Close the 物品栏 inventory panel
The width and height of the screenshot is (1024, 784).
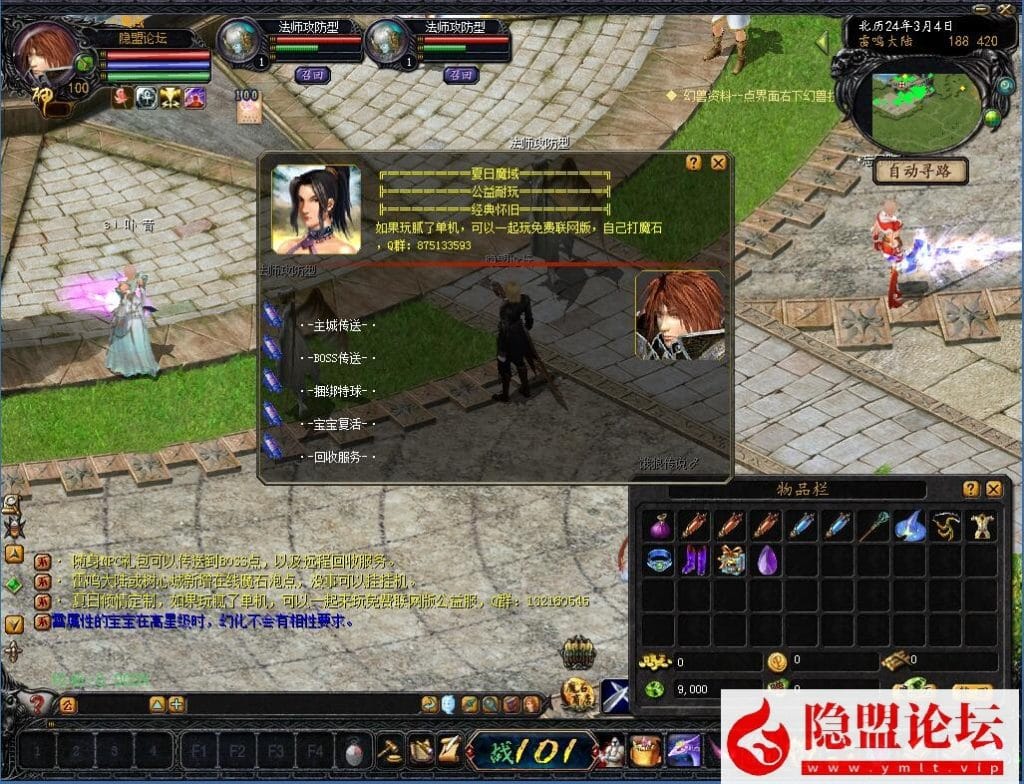(x=994, y=489)
